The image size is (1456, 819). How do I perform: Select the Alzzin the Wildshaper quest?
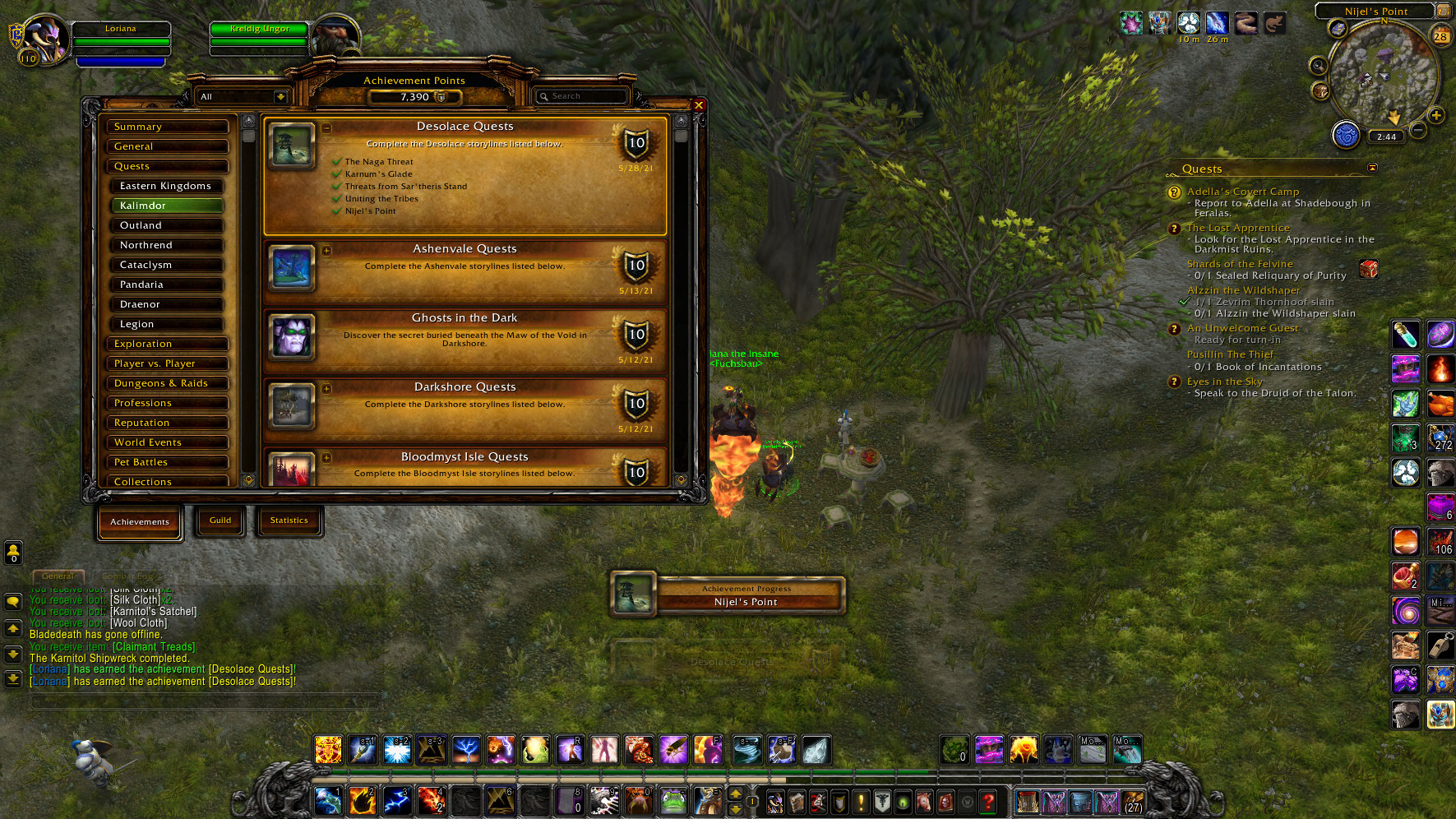pyautogui.click(x=1243, y=290)
